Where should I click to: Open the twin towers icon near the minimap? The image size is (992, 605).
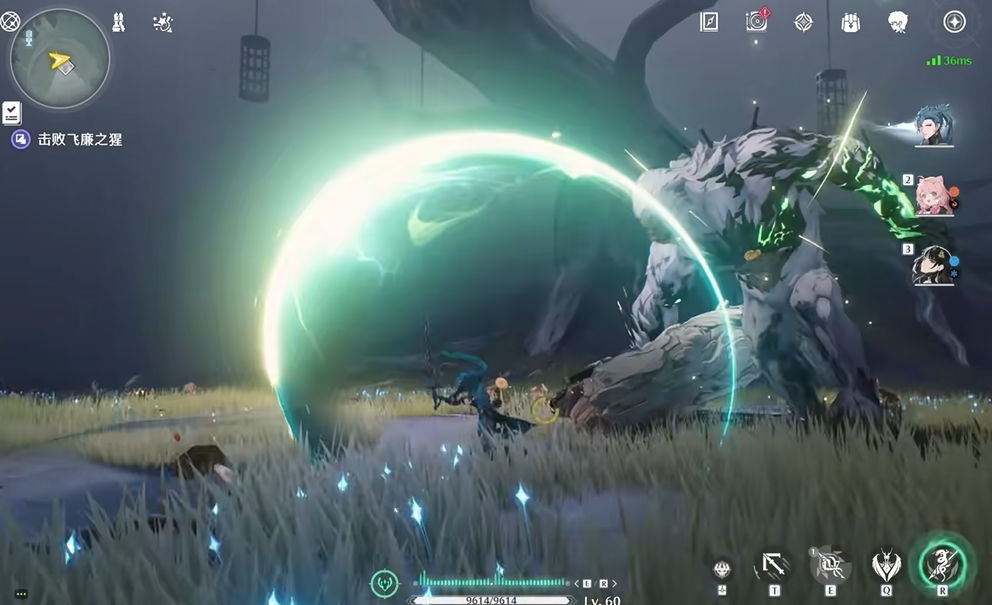point(118,22)
